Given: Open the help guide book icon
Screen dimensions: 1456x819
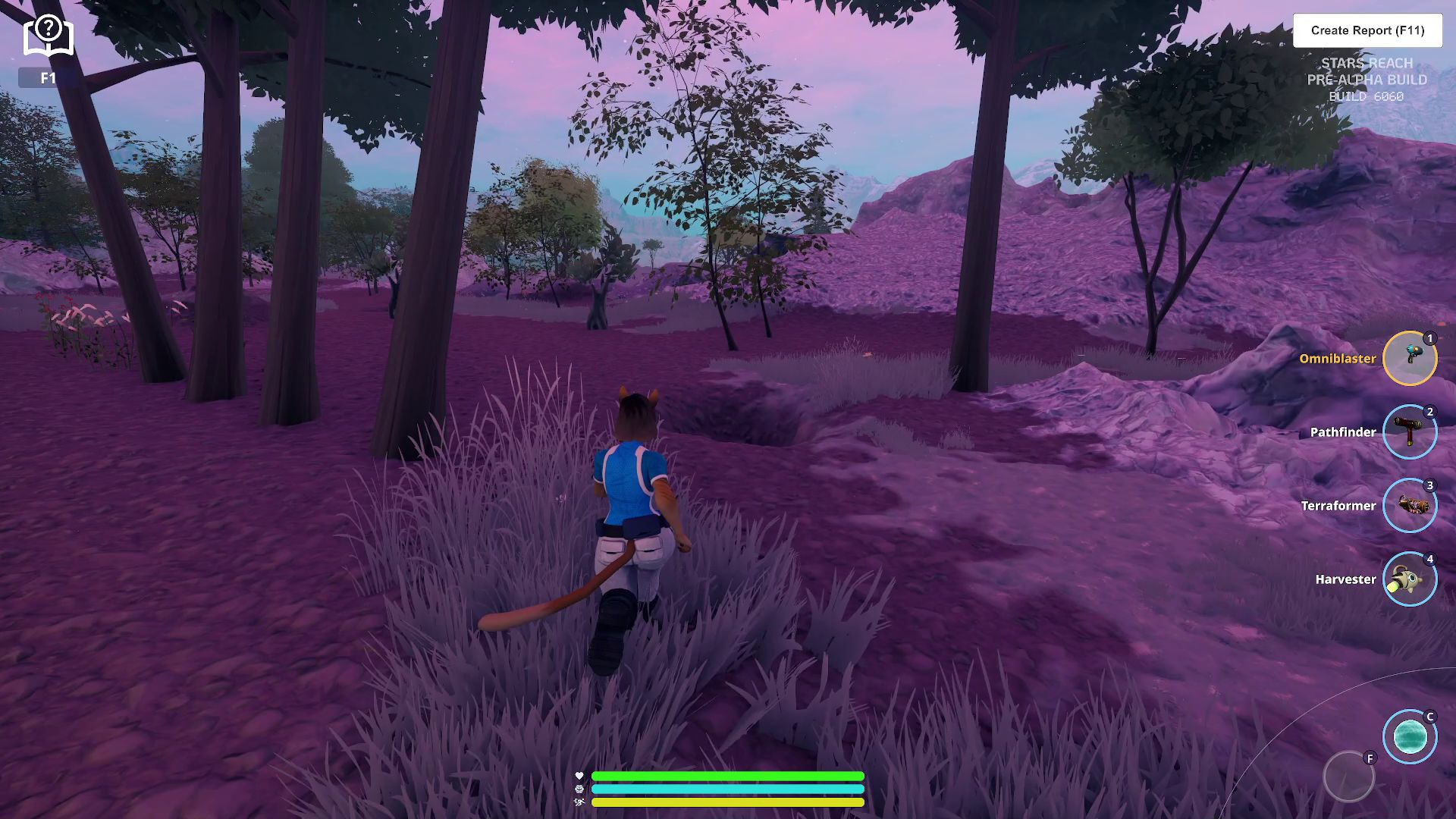Looking at the screenshot, I should pyautogui.click(x=48, y=36).
